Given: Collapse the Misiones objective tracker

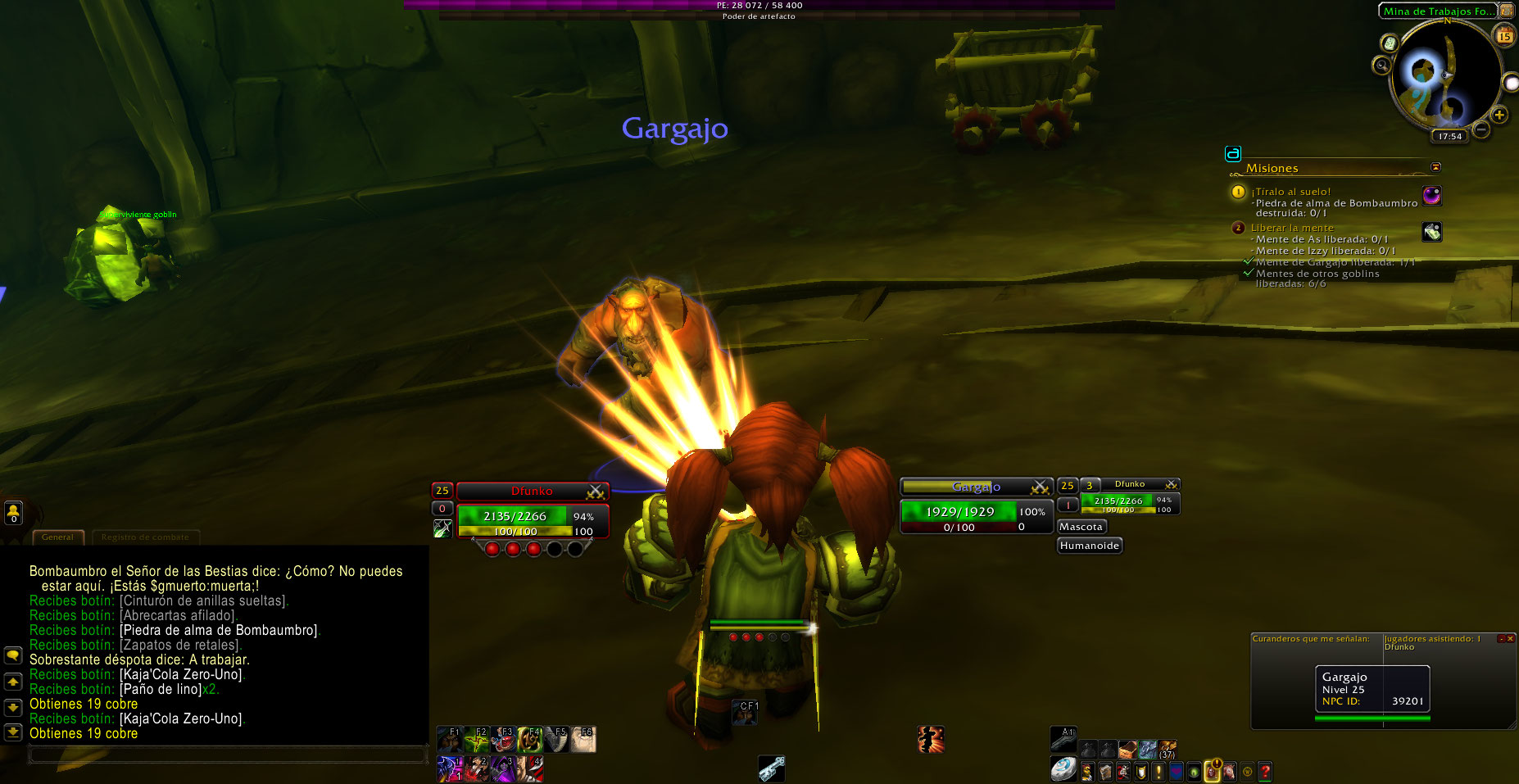Looking at the screenshot, I should pyautogui.click(x=1435, y=167).
